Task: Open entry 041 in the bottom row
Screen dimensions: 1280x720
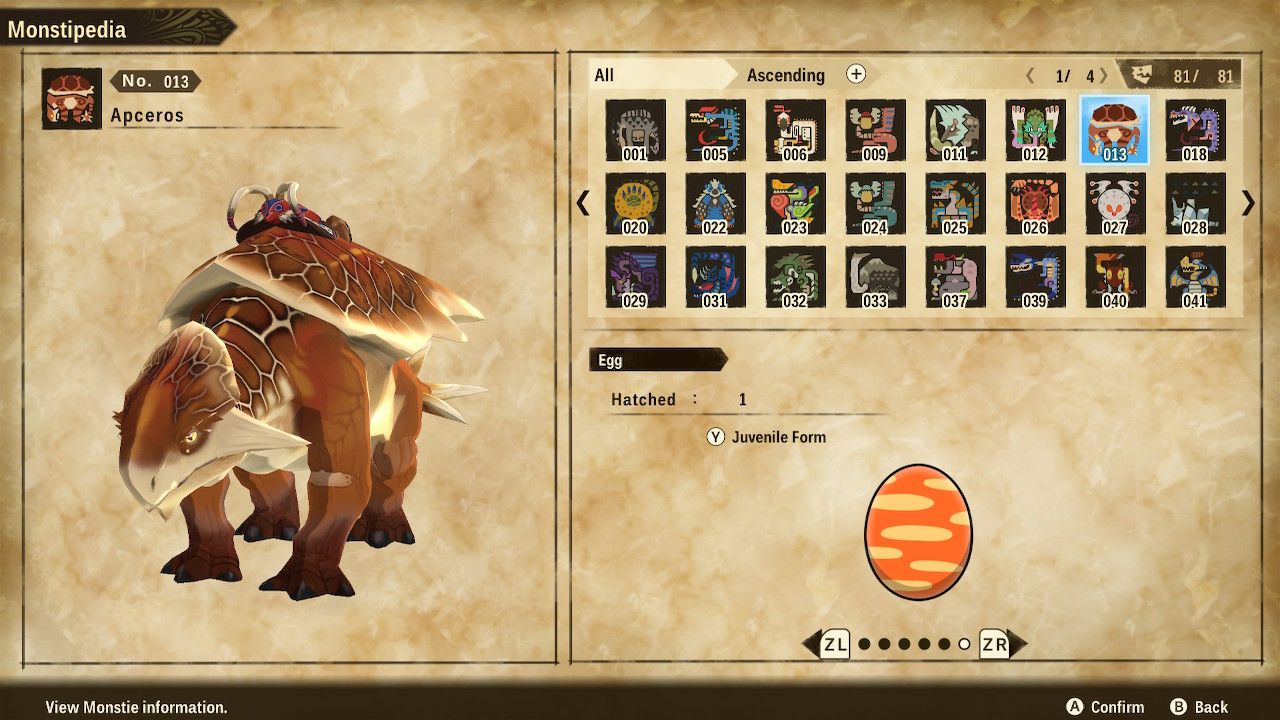Action: [x=1197, y=278]
